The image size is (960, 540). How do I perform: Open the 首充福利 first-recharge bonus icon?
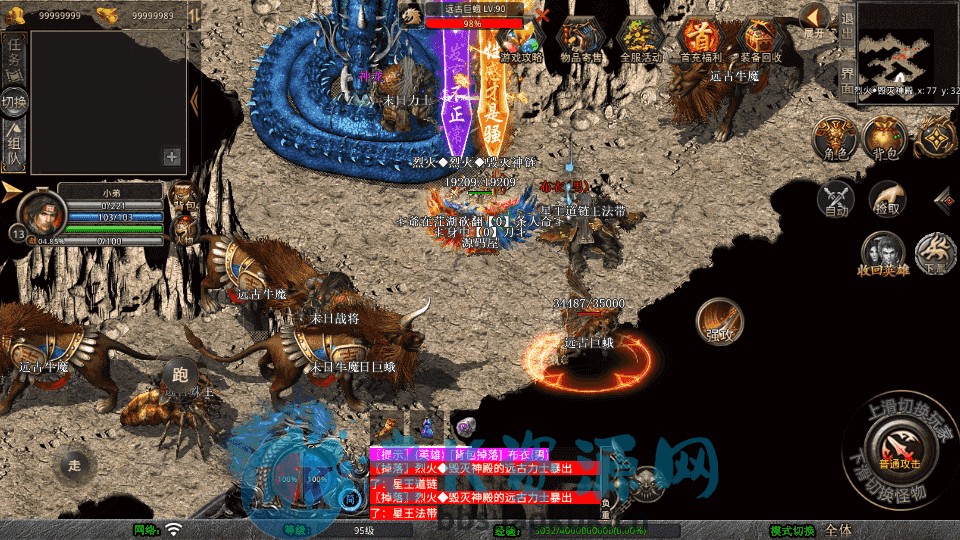point(700,40)
